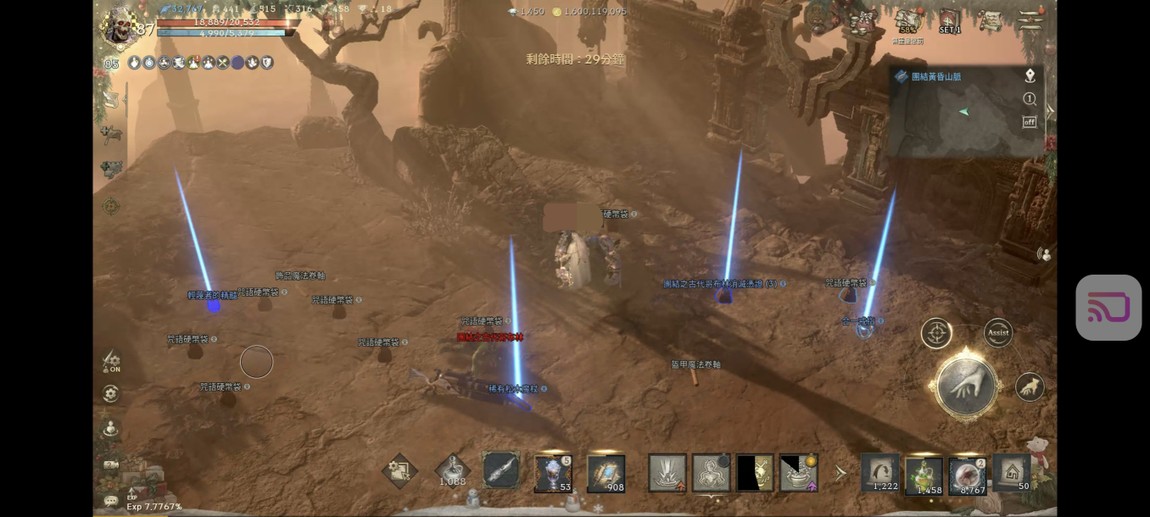This screenshot has width=1150, height=517.
Task: Open the SET 1 preset book
Action: [950, 21]
